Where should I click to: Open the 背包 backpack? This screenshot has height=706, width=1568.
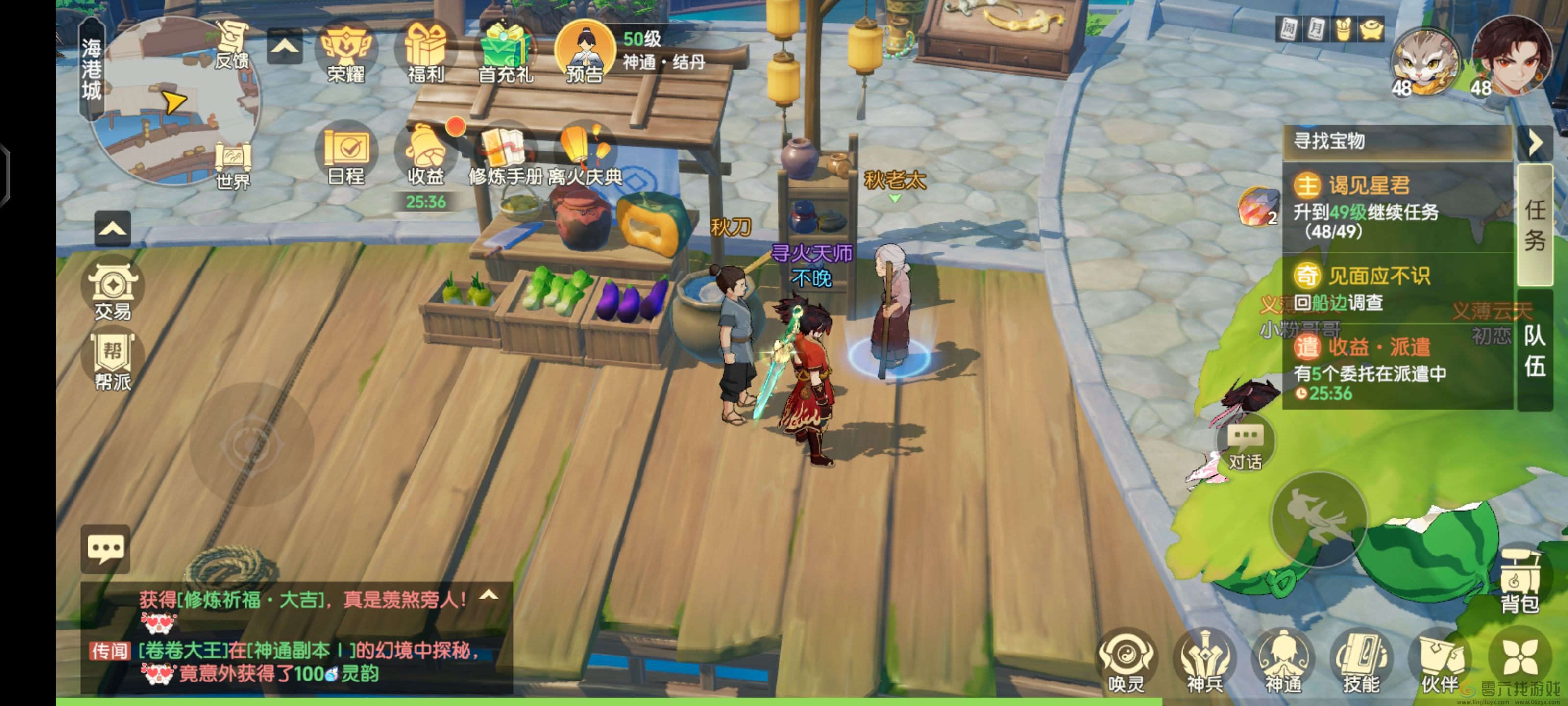point(1519,582)
